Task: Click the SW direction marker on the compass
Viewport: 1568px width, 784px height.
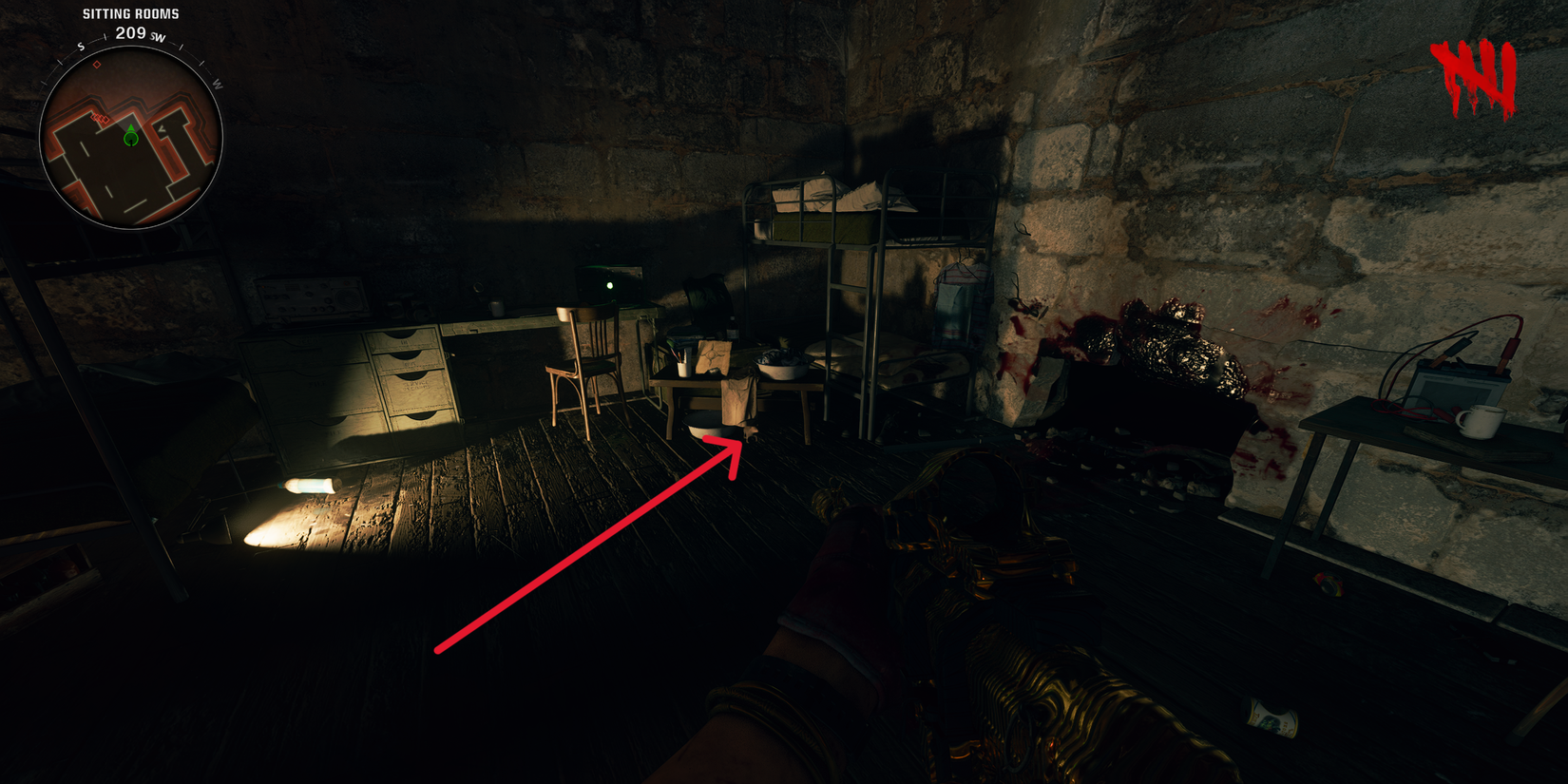Action: pos(156,37)
